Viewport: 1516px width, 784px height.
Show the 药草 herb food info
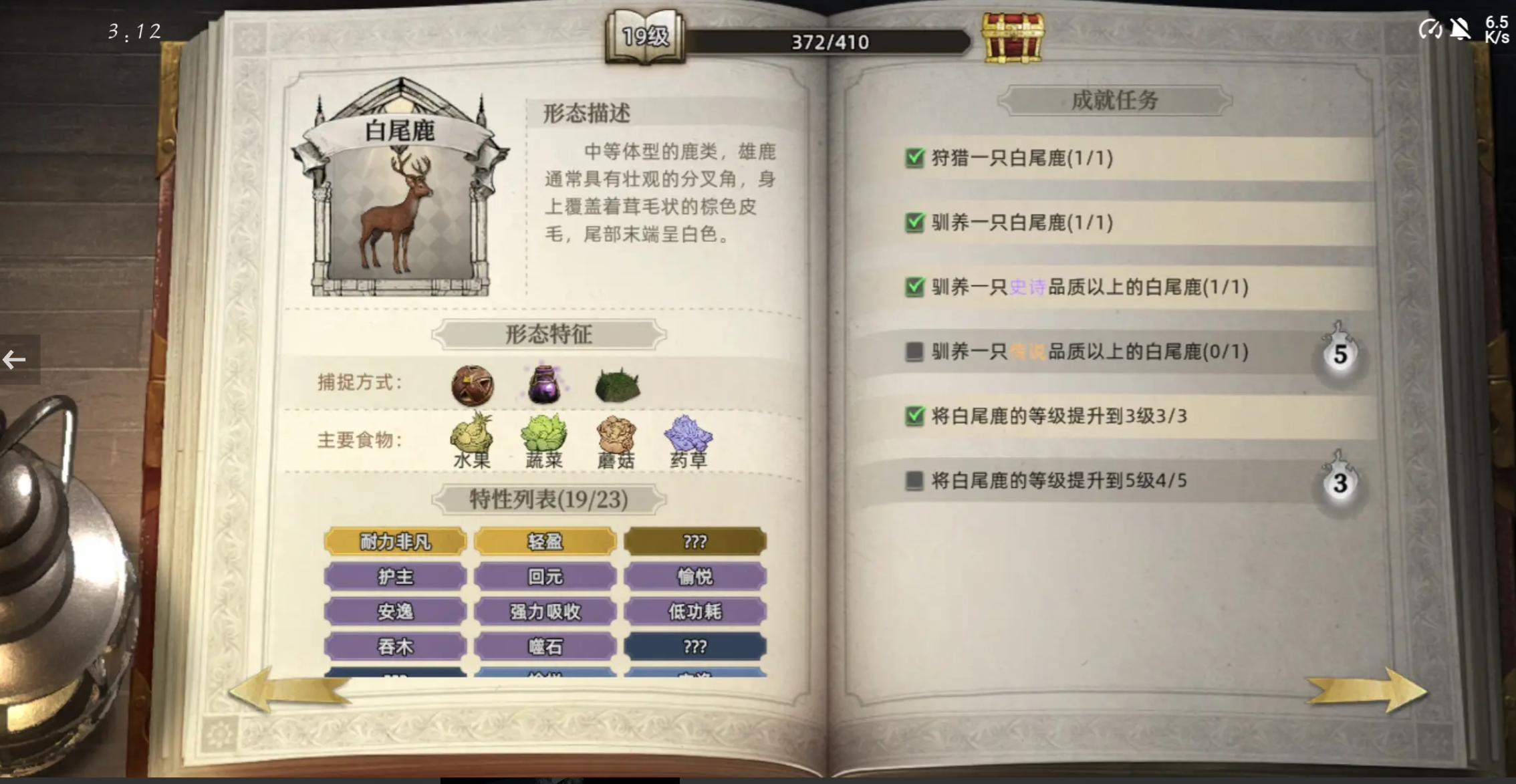pyautogui.click(x=688, y=436)
